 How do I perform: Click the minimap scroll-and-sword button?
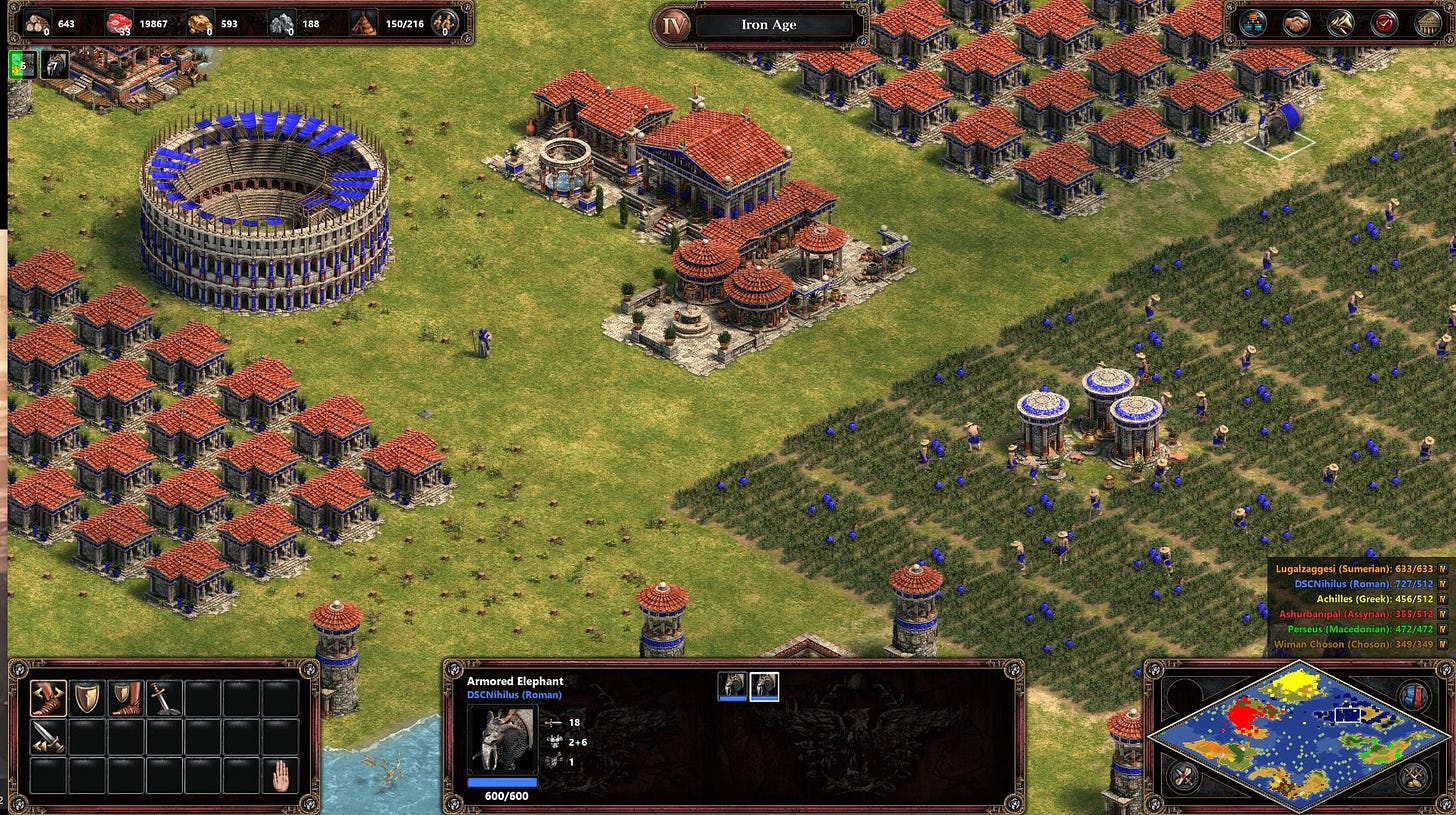1184,775
